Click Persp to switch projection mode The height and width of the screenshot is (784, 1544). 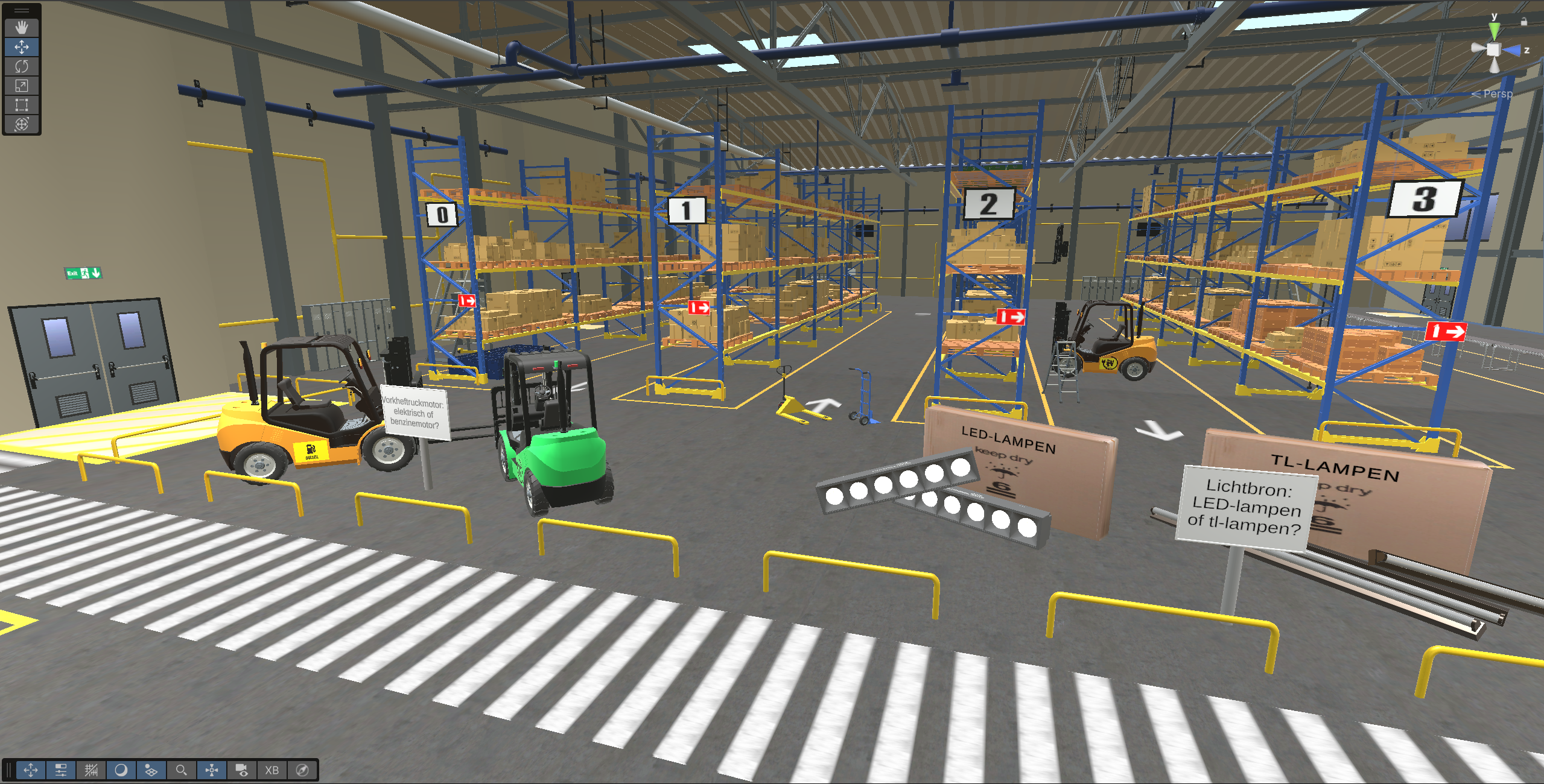(1497, 94)
